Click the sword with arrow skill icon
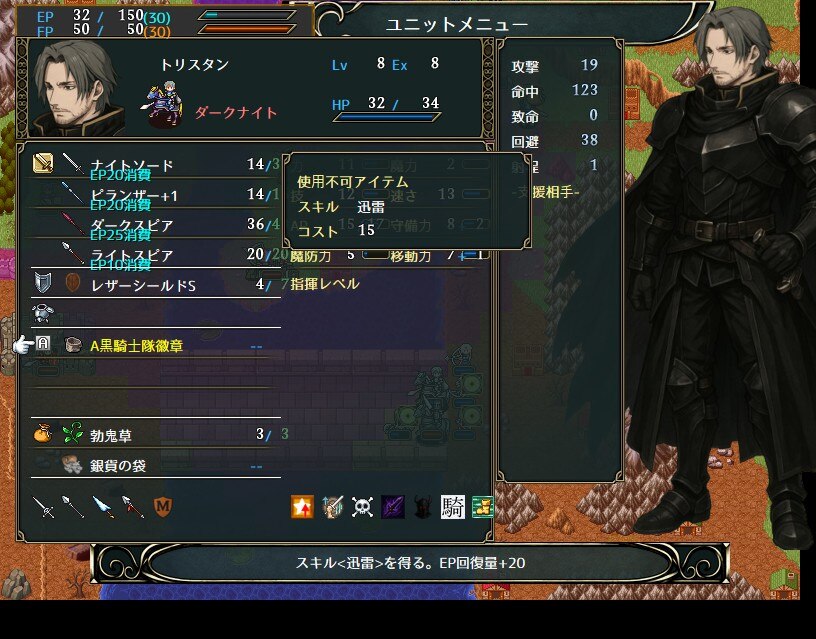 (332, 507)
